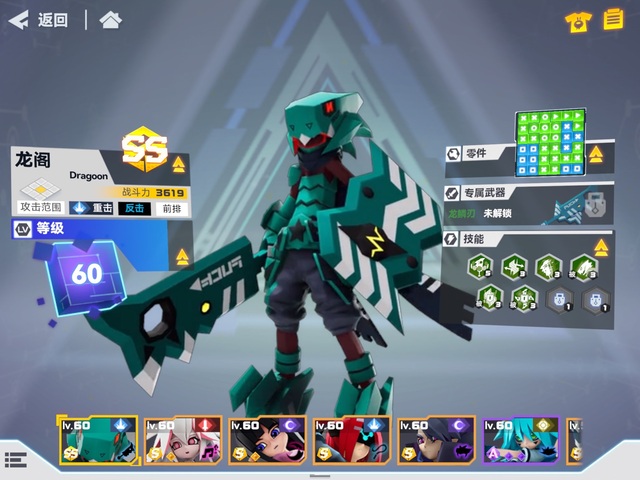640x480 pixels.
Task: Click the parts upgrade arrow
Action: coord(596,154)
